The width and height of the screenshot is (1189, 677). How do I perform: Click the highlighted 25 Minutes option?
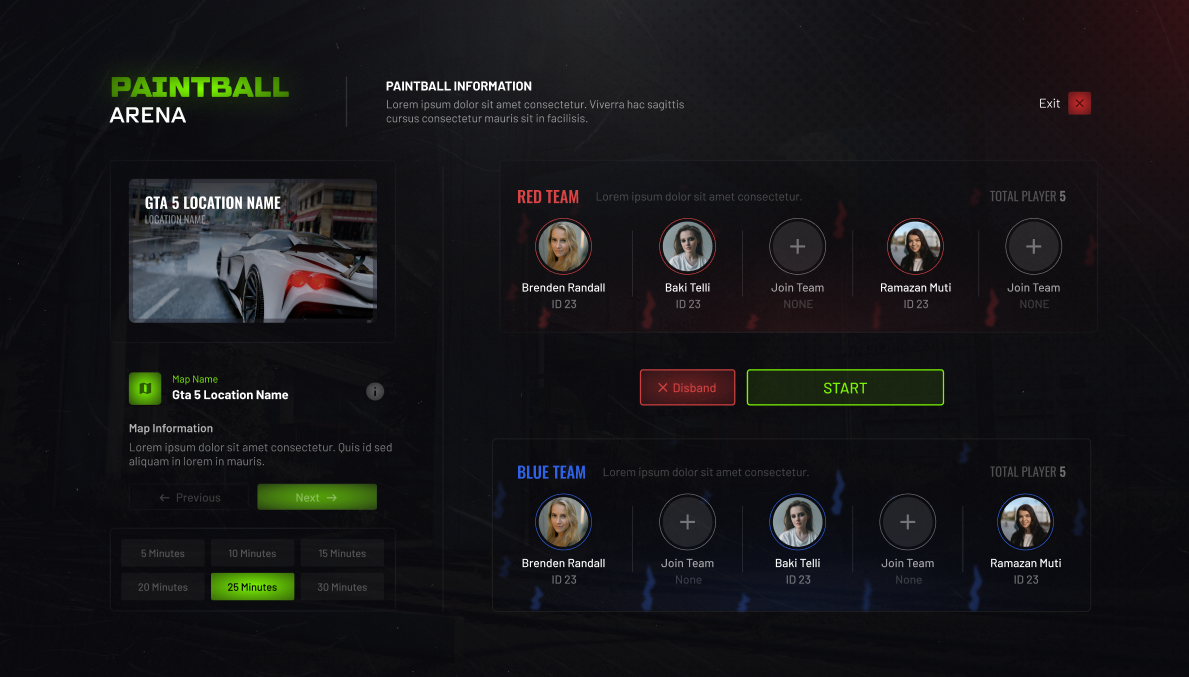click(x=252, y=587)
